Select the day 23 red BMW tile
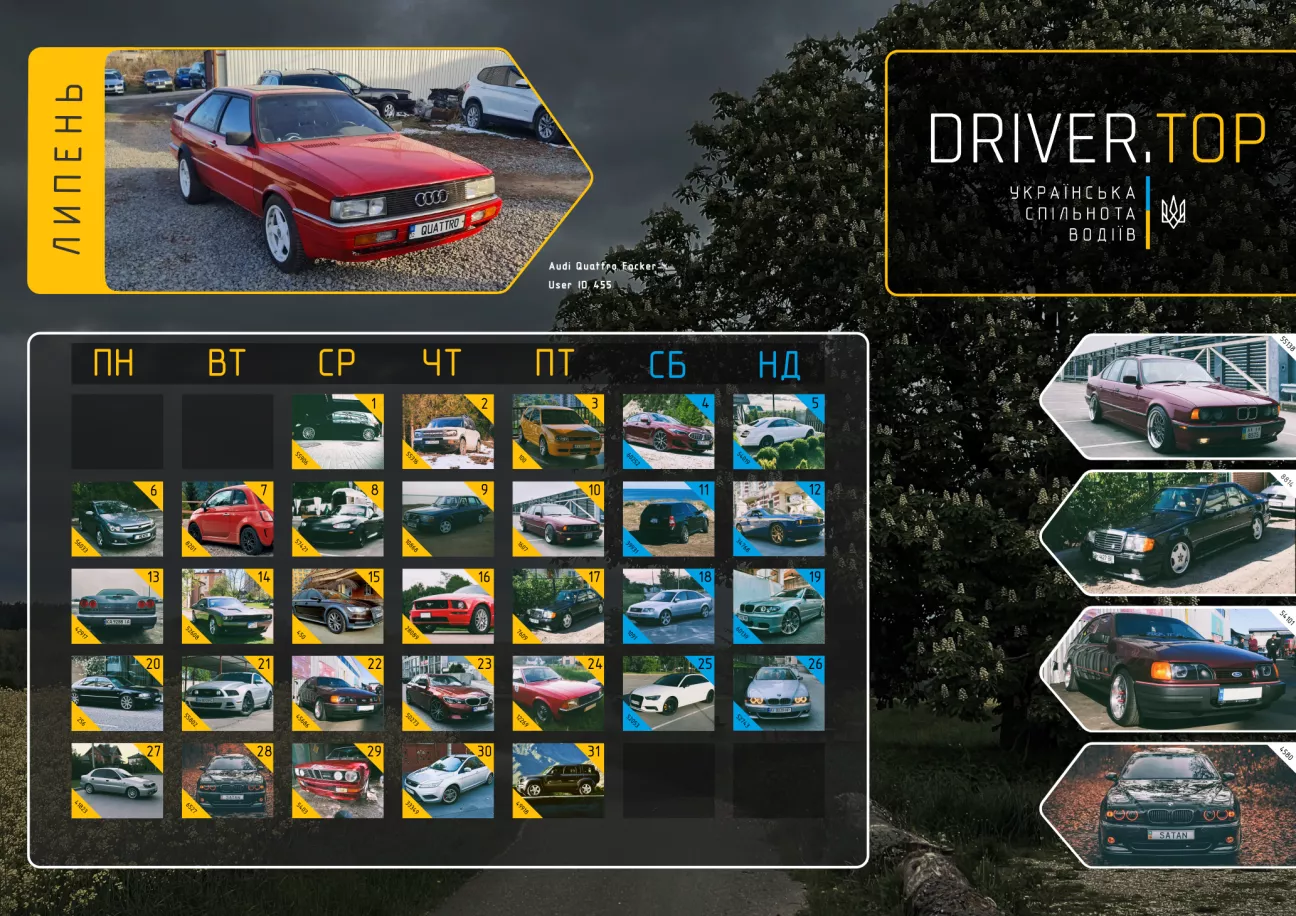Screen dimensions: 1296x916 point(447,693)
